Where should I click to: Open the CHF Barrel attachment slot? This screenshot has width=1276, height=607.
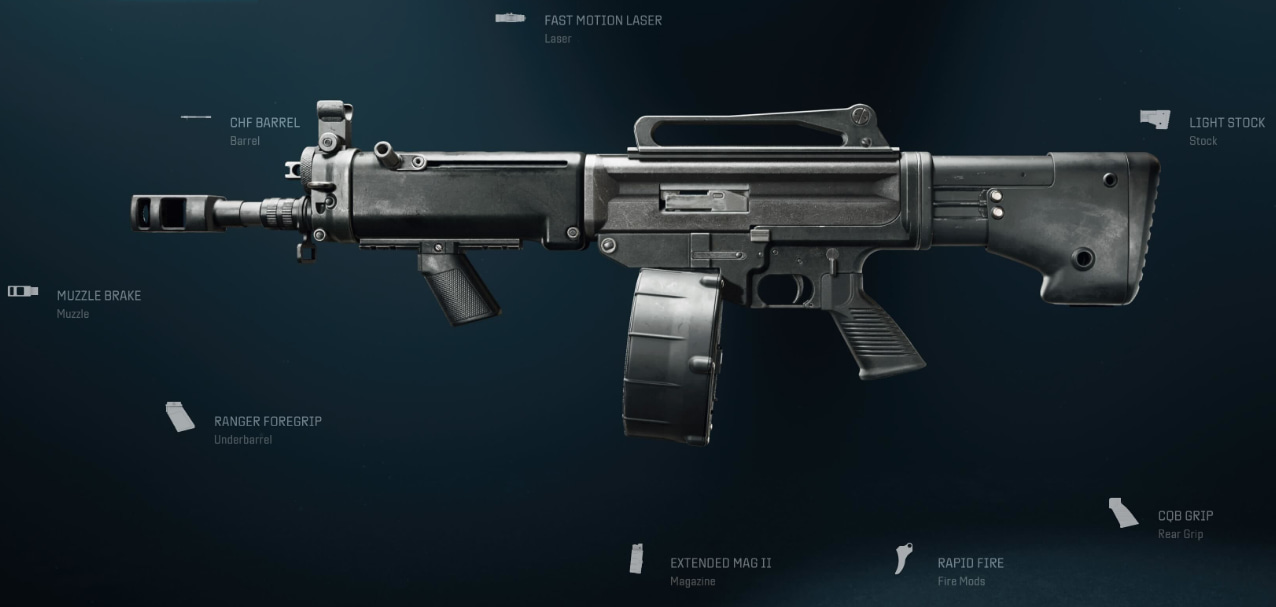click(264, 123)
